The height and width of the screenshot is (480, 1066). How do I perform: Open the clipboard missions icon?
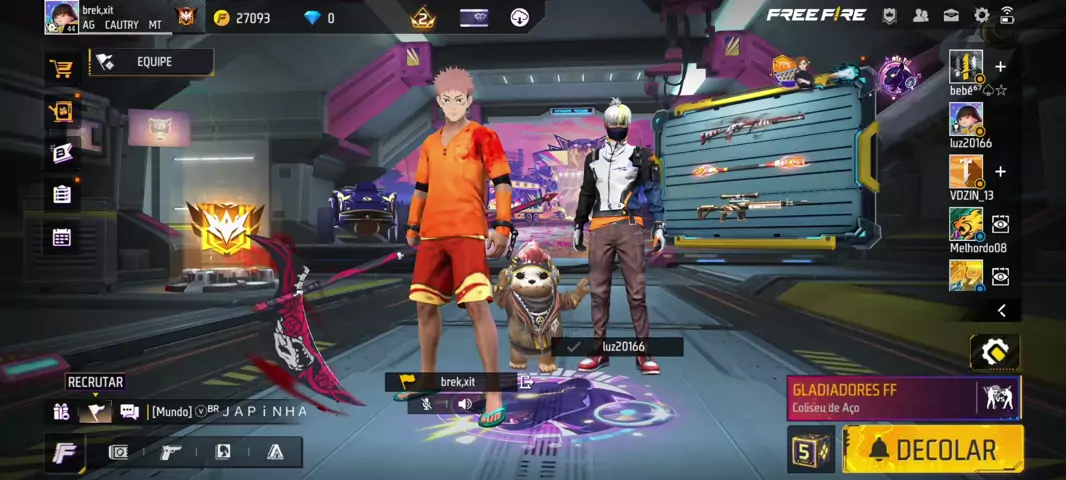(x=62, y=194)
